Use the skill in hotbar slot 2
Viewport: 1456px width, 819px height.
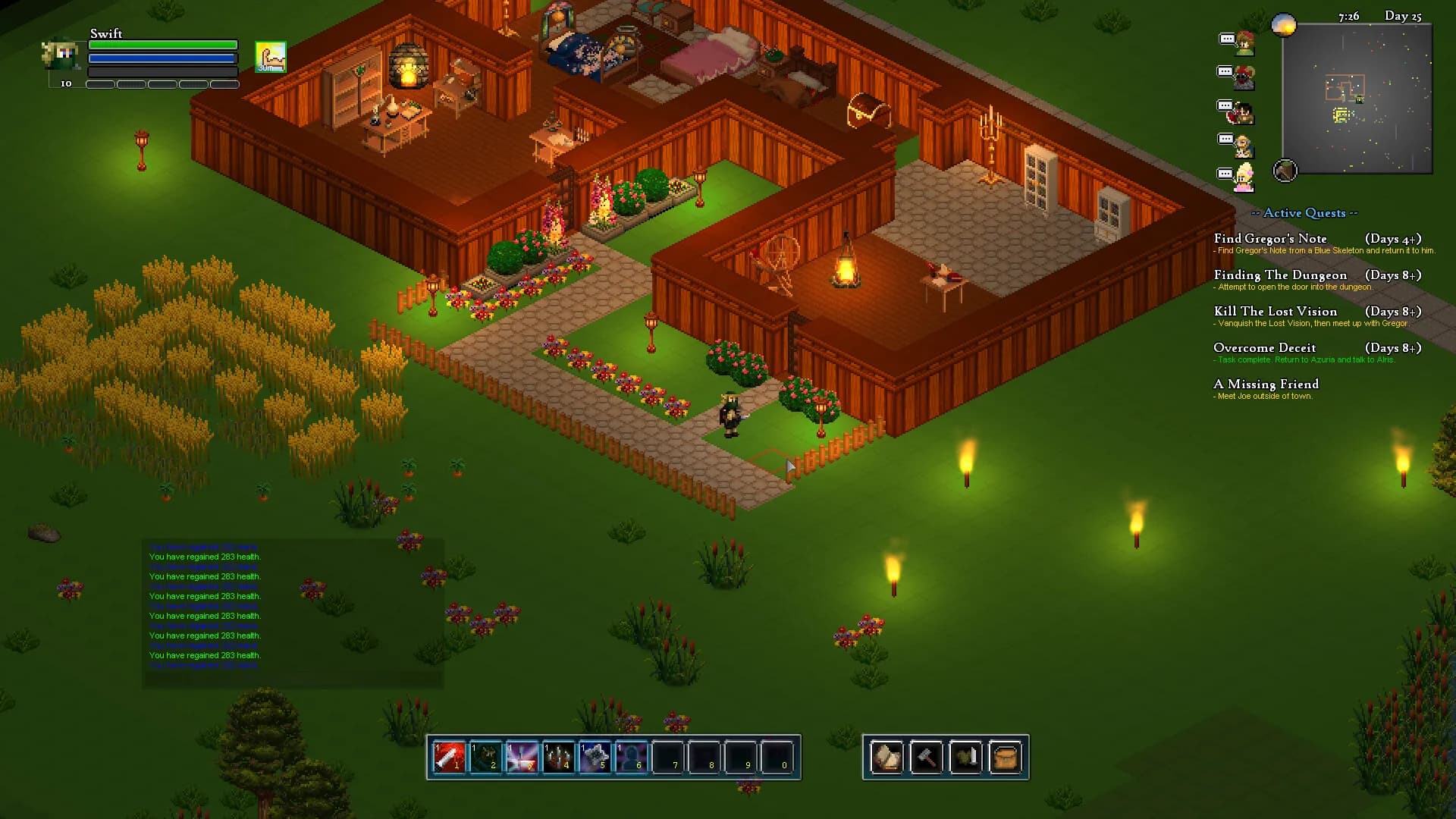pos(485,757)
